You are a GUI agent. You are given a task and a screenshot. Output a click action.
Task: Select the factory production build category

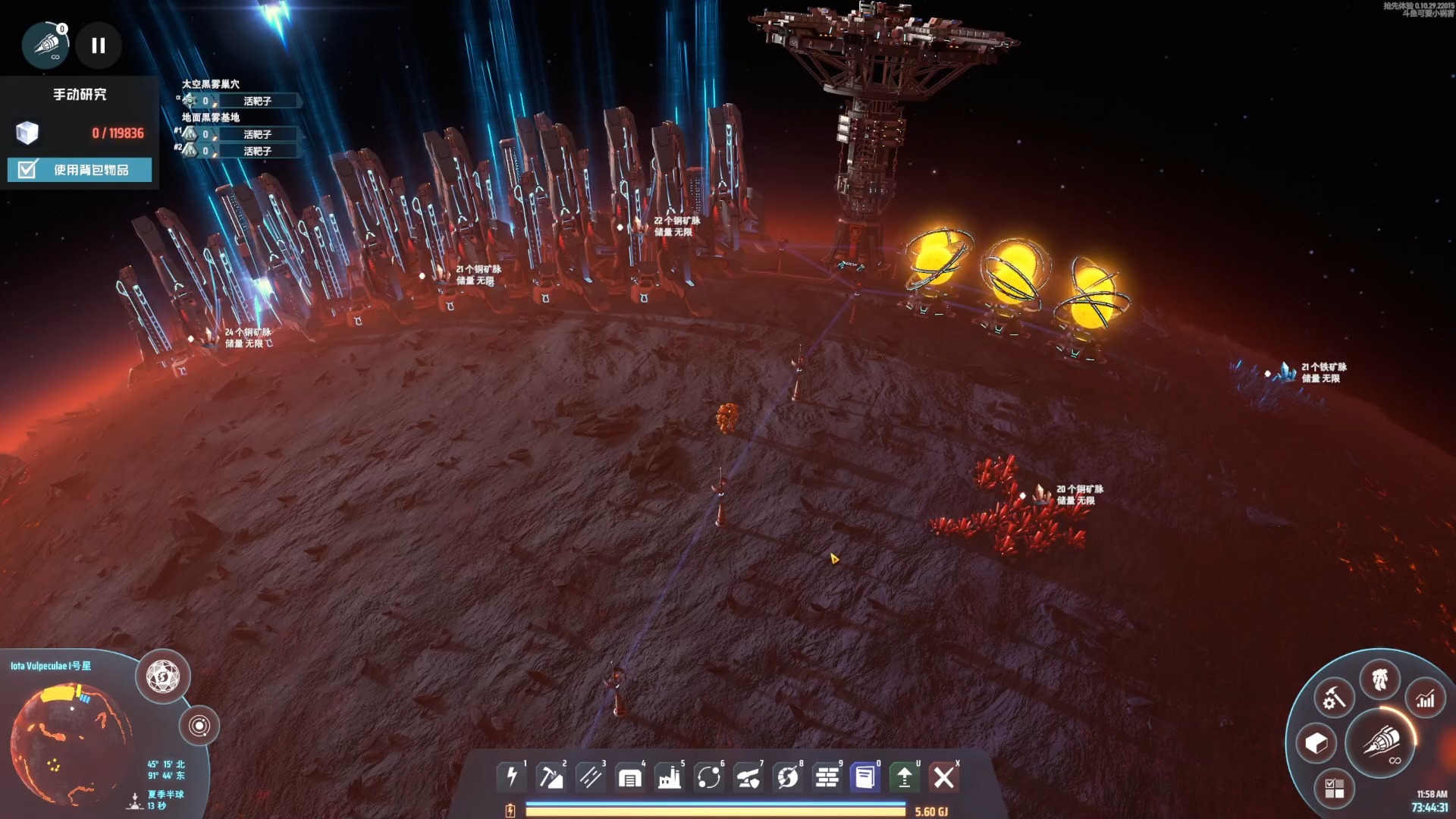(670, 777)
